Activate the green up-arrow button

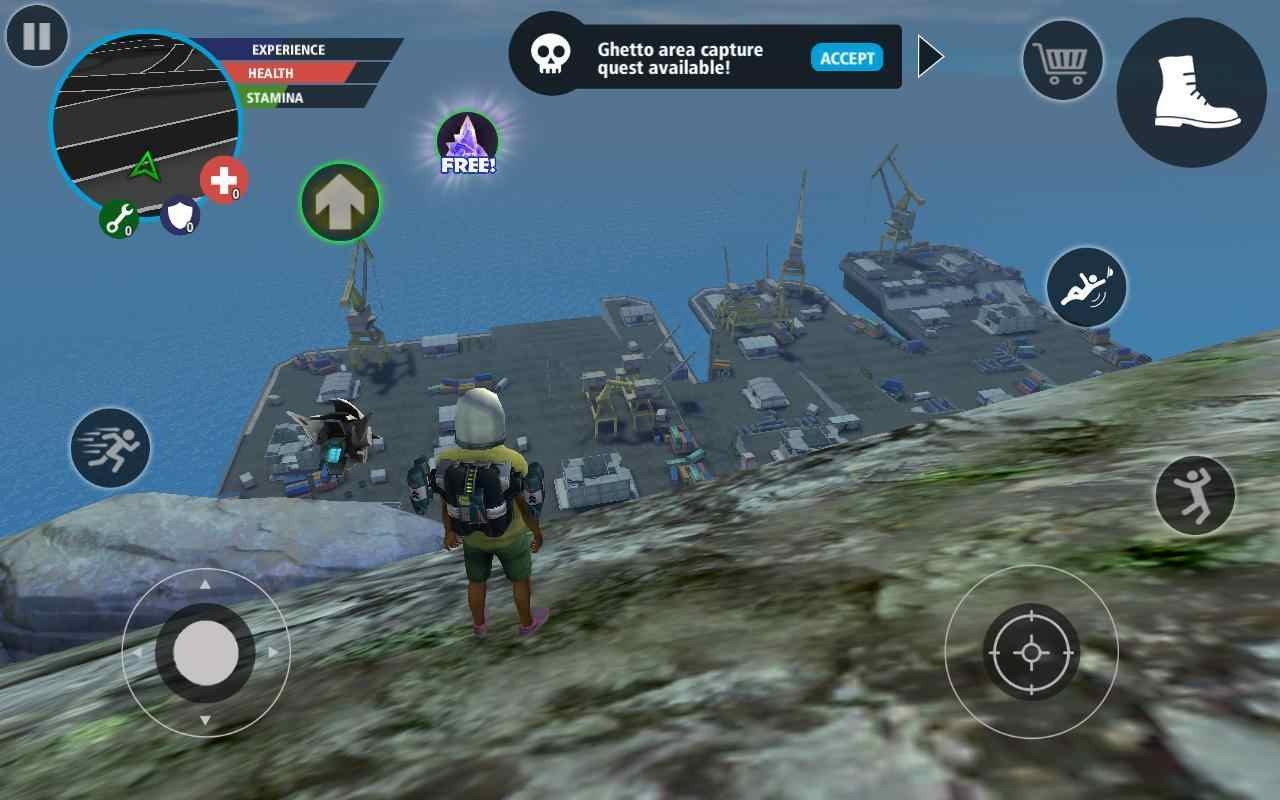[340, 203]
